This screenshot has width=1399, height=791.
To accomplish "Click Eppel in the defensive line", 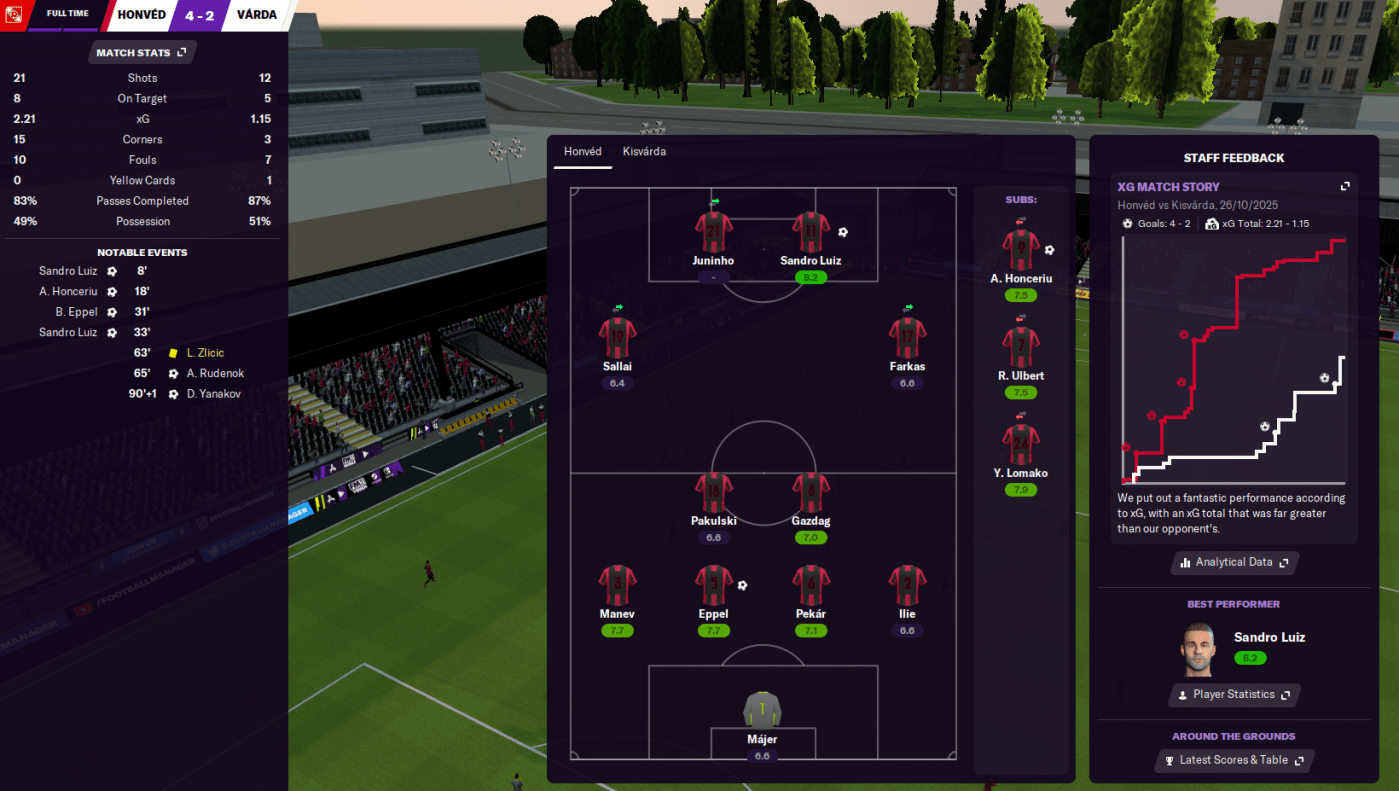I will [x=713, y=586].
